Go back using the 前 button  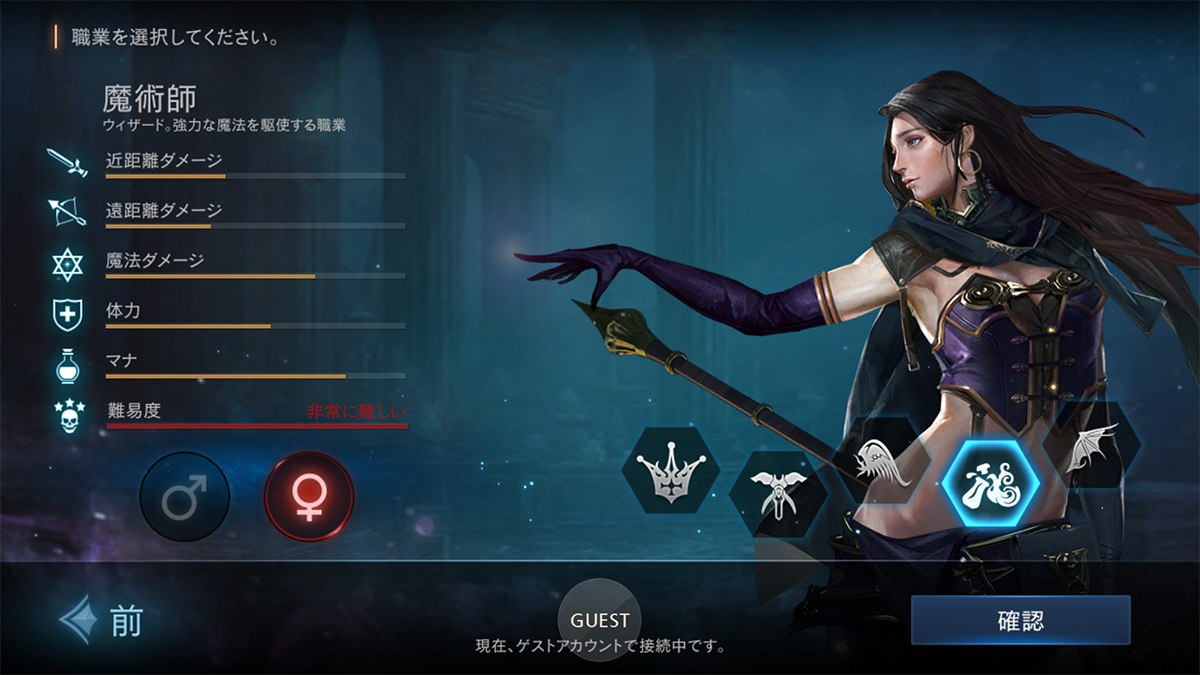tap(102, 621)
